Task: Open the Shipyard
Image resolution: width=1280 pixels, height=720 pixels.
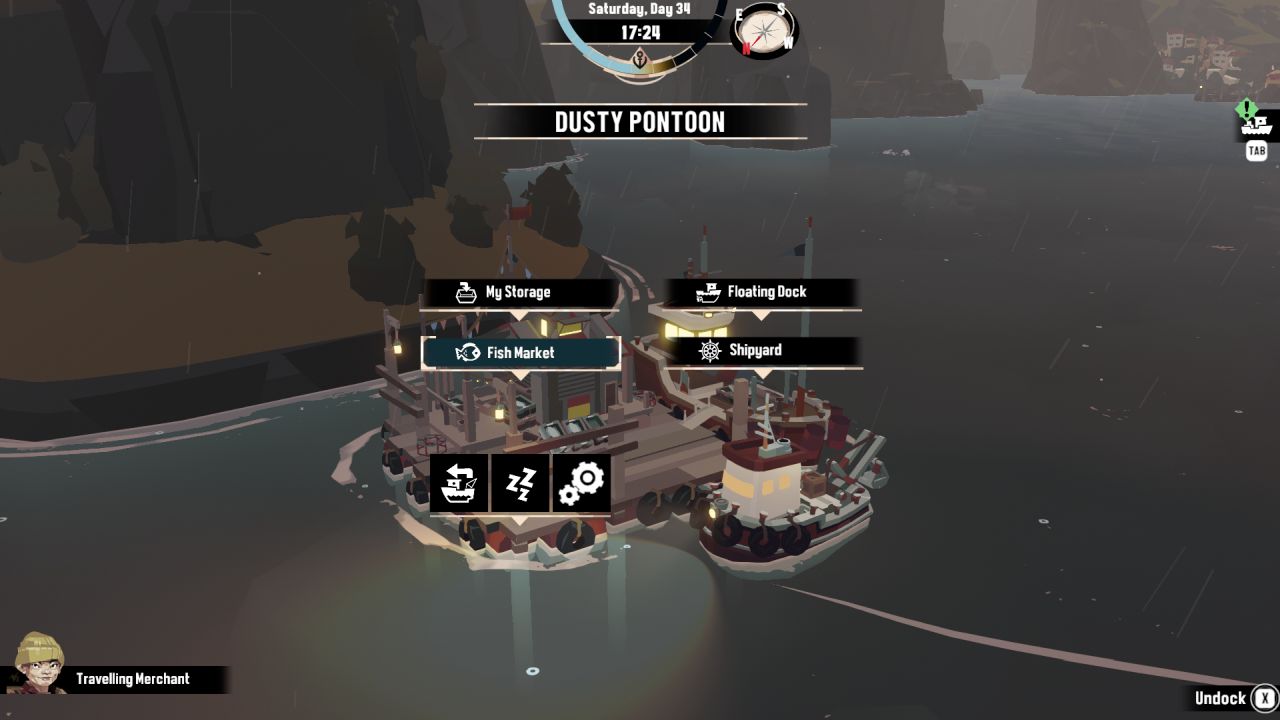Action: 761,351
